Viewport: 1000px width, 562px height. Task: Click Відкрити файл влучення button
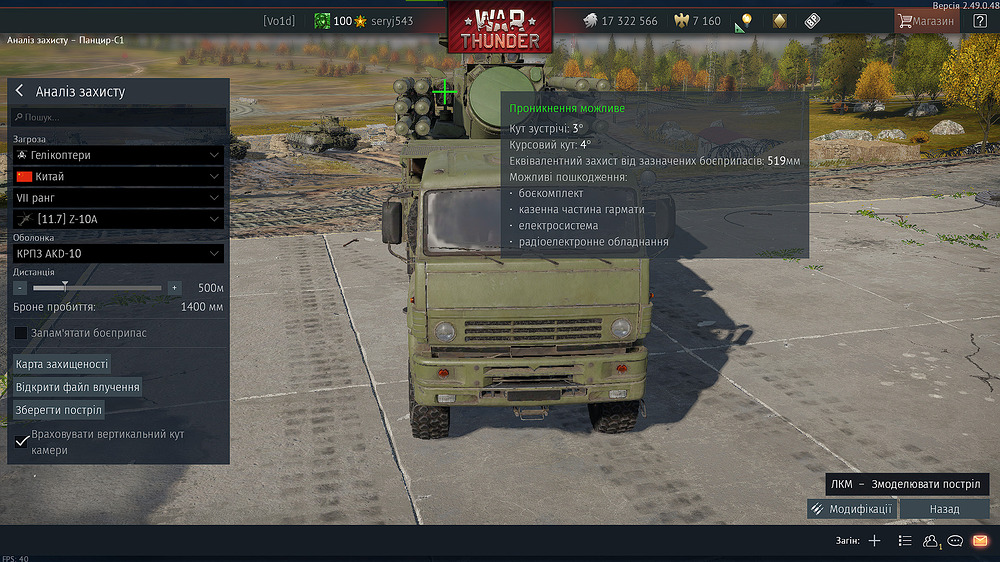[x=78, y=387]
